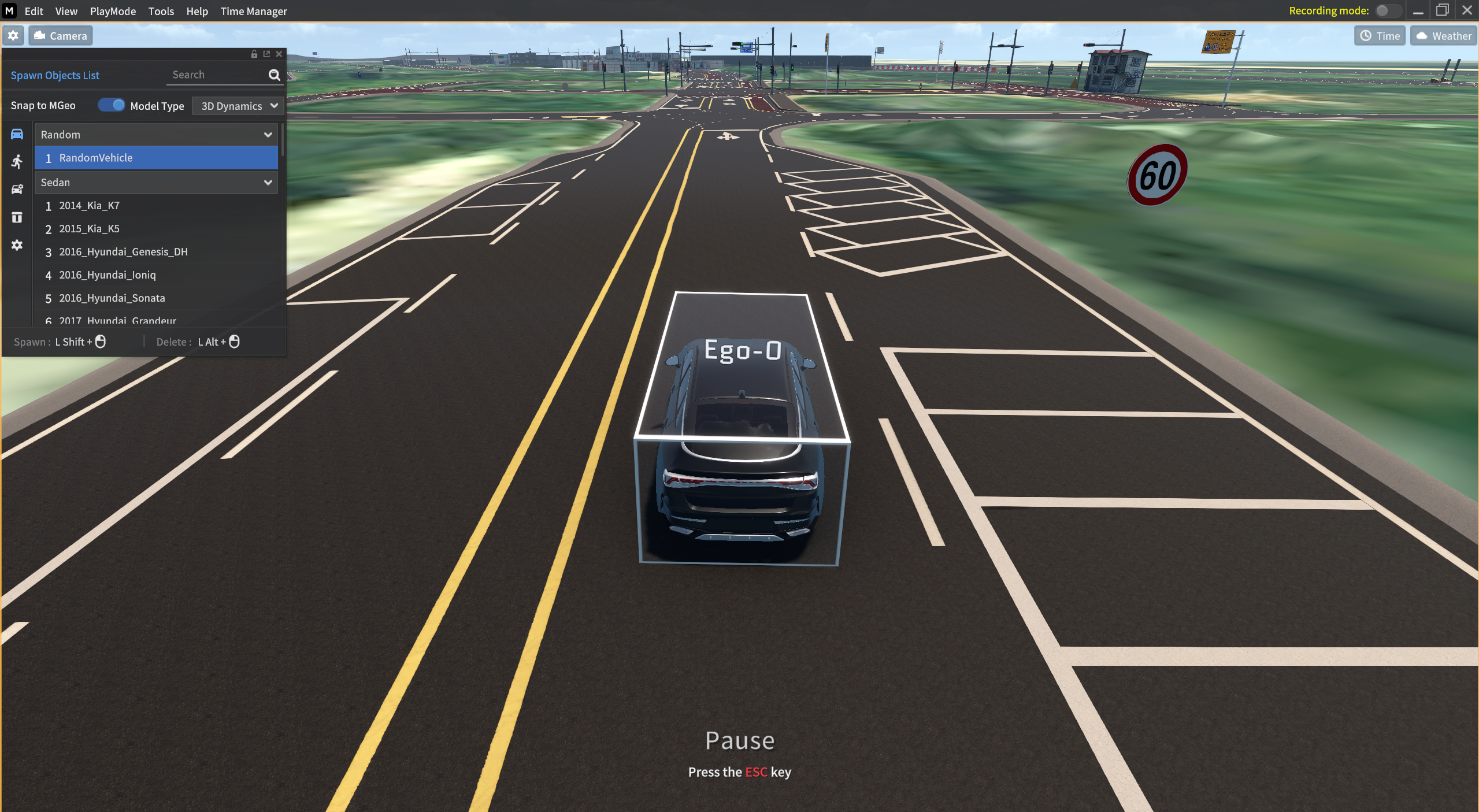The height and width of the screenshot is (812, 1479).
Task: Close the Spawn Objects List panel
Action: (279, 54)
